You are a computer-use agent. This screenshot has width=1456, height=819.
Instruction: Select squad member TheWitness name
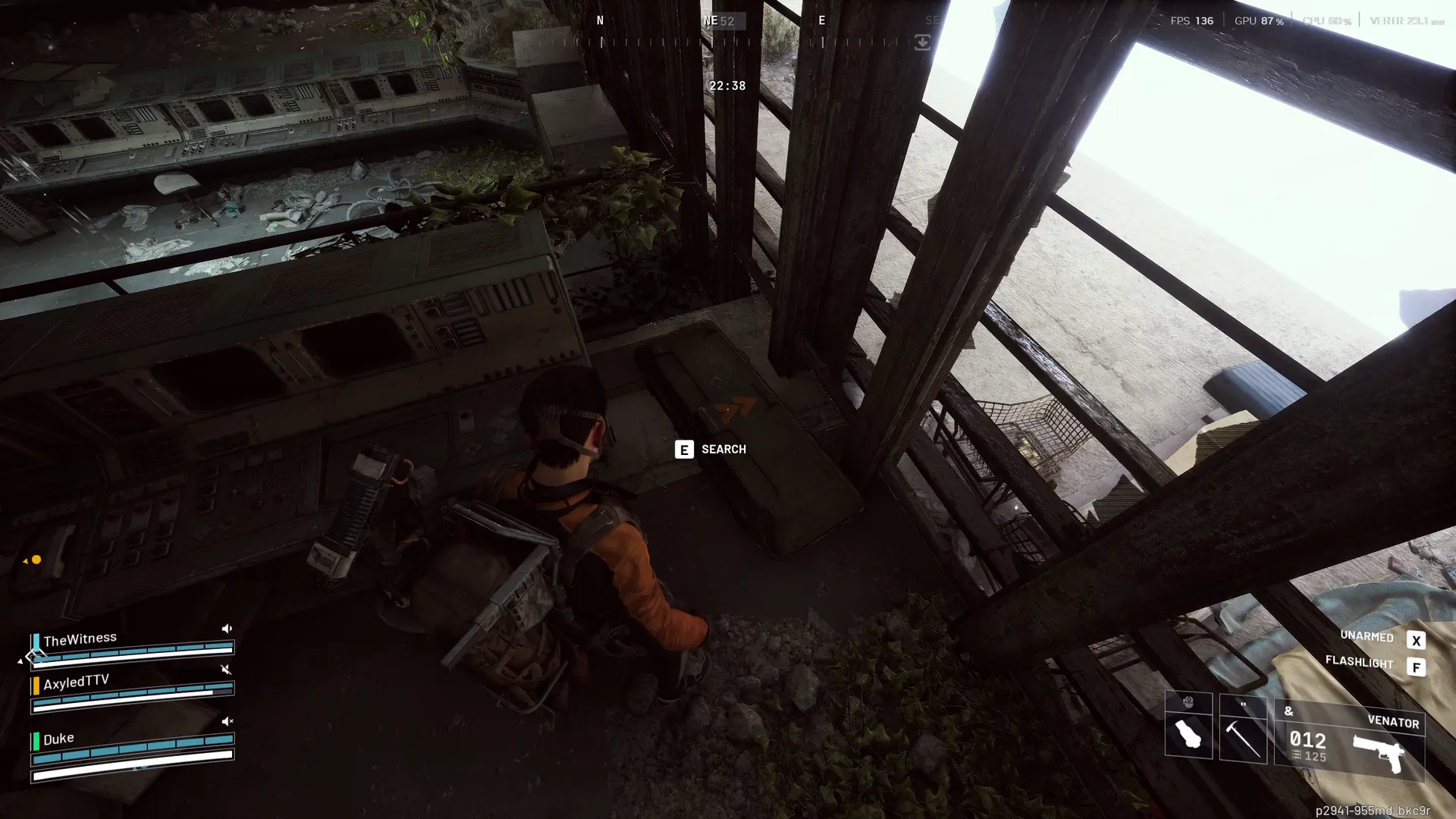[80, 639]
